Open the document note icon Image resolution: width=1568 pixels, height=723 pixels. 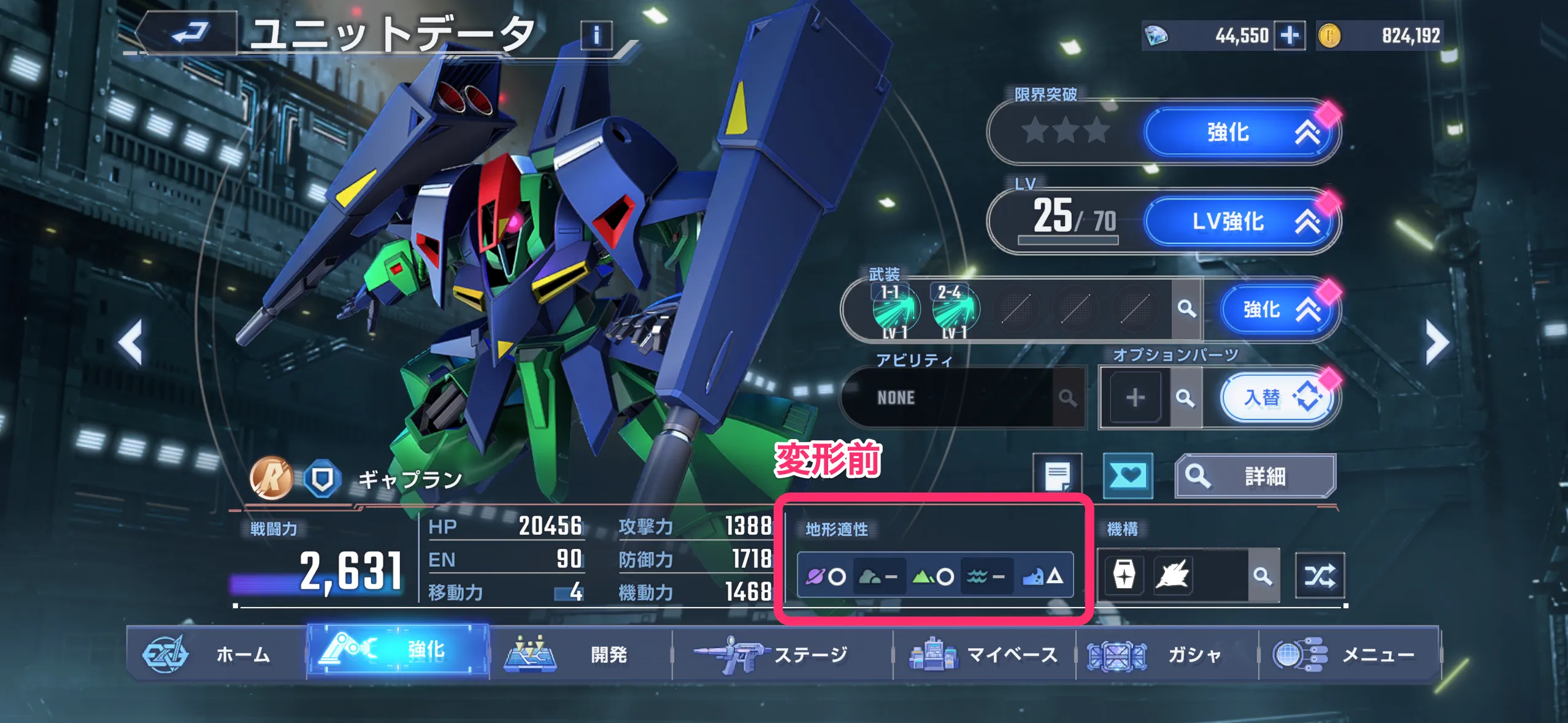[x=1057, y=476]
